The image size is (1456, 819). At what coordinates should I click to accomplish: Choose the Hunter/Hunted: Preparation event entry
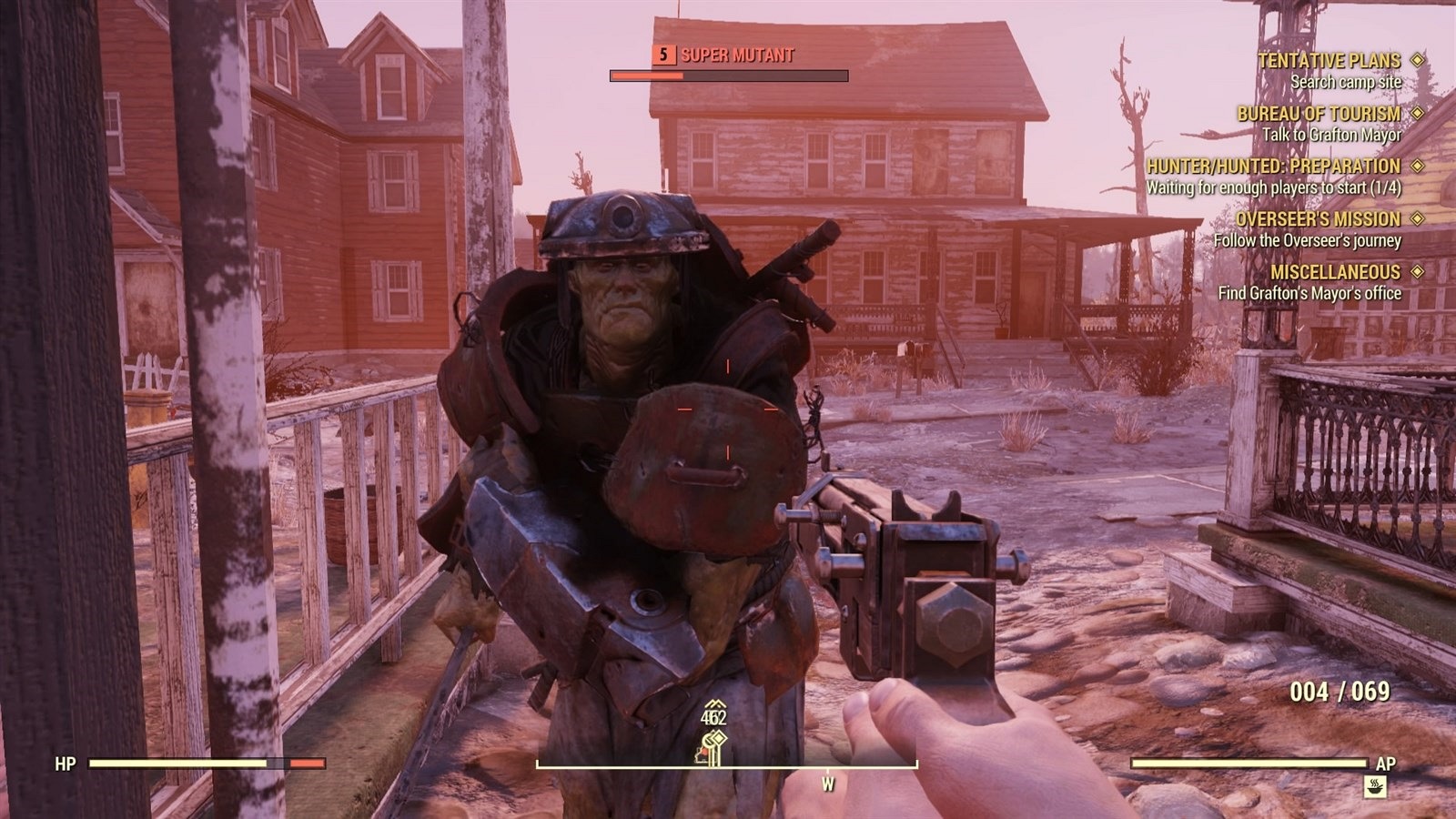coord(1273,167)
